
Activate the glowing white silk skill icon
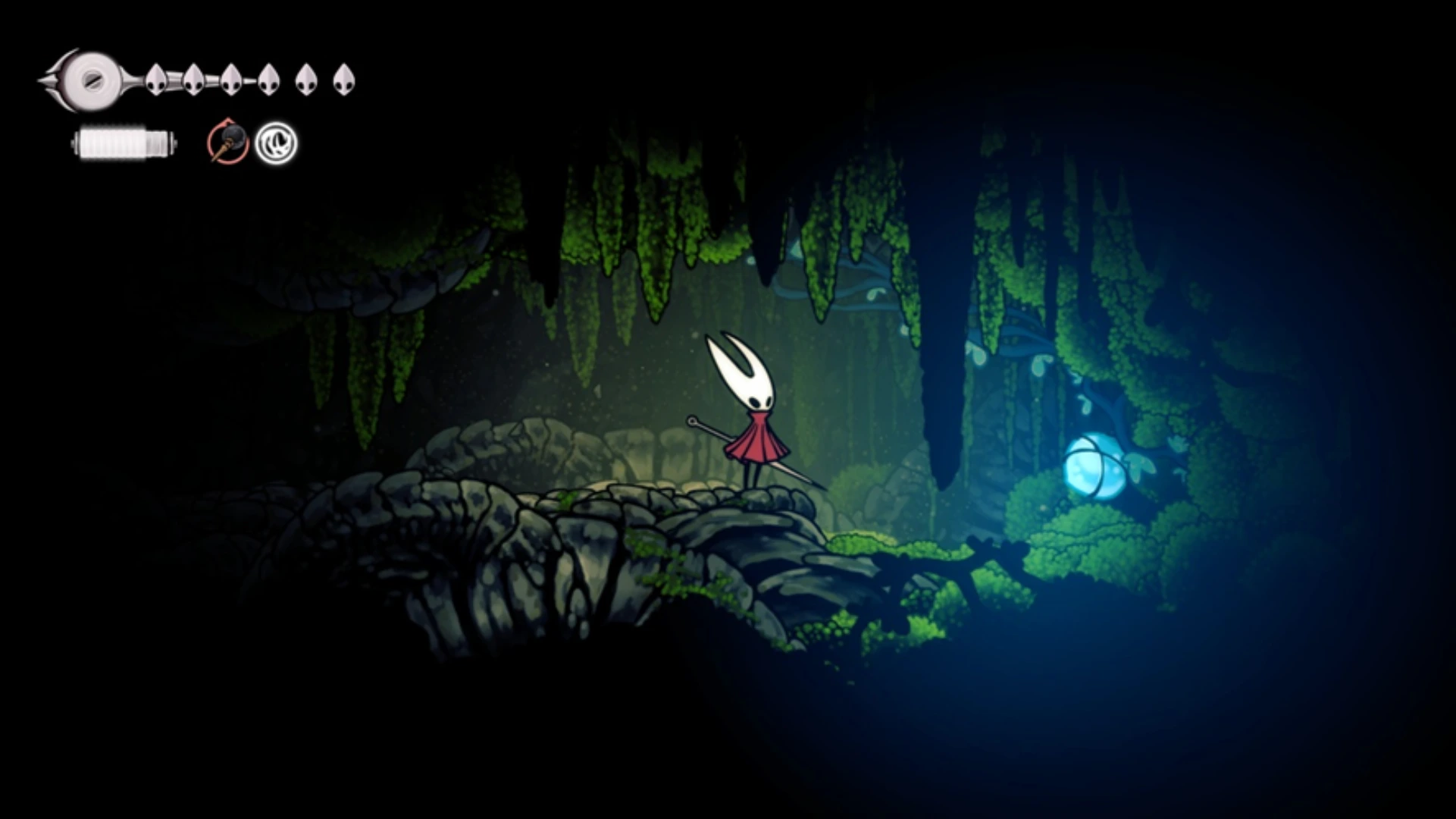pos(276,143)
